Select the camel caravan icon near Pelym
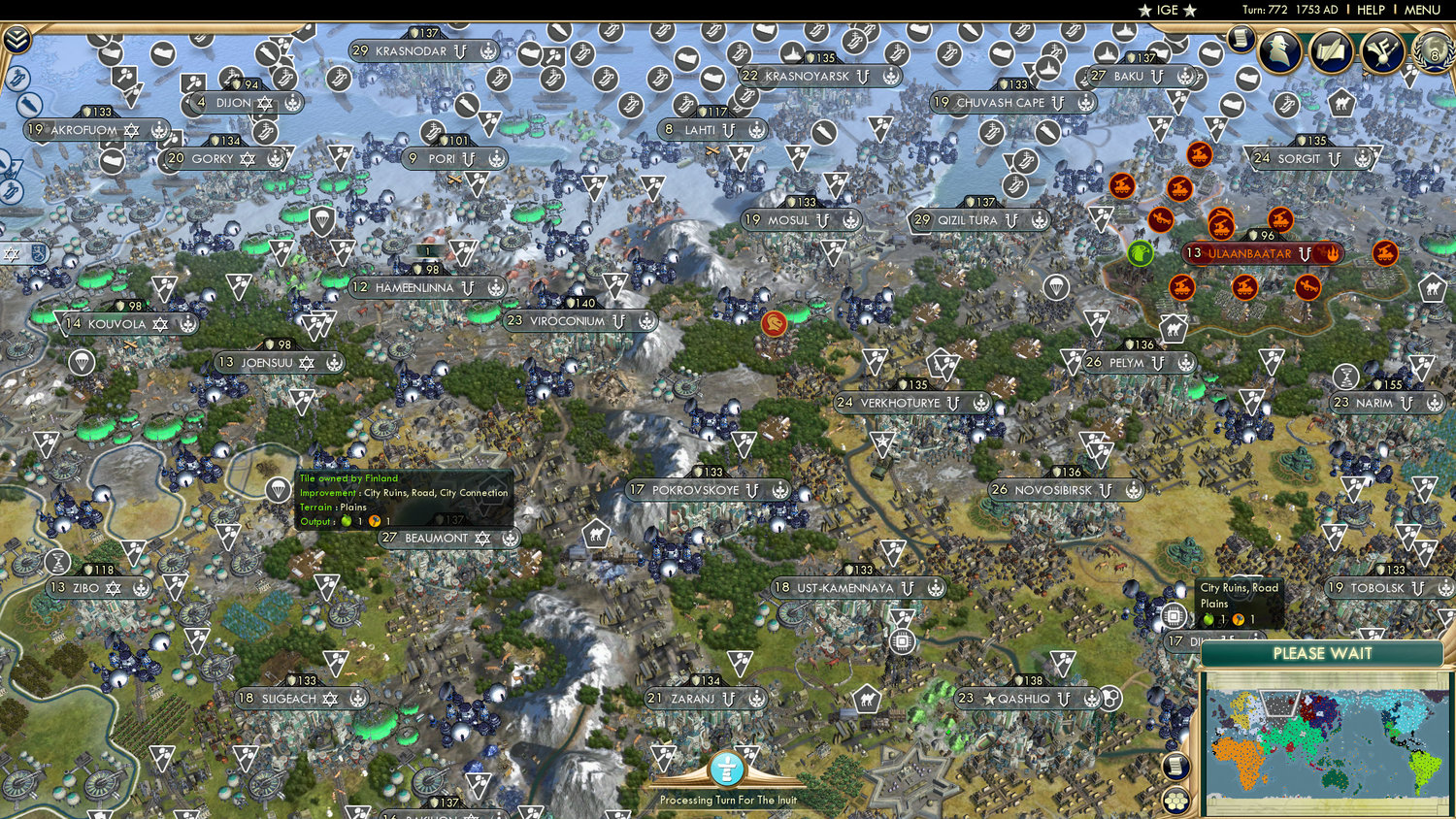Screen dimensions: 1456x819 (x=1173, y=329)
